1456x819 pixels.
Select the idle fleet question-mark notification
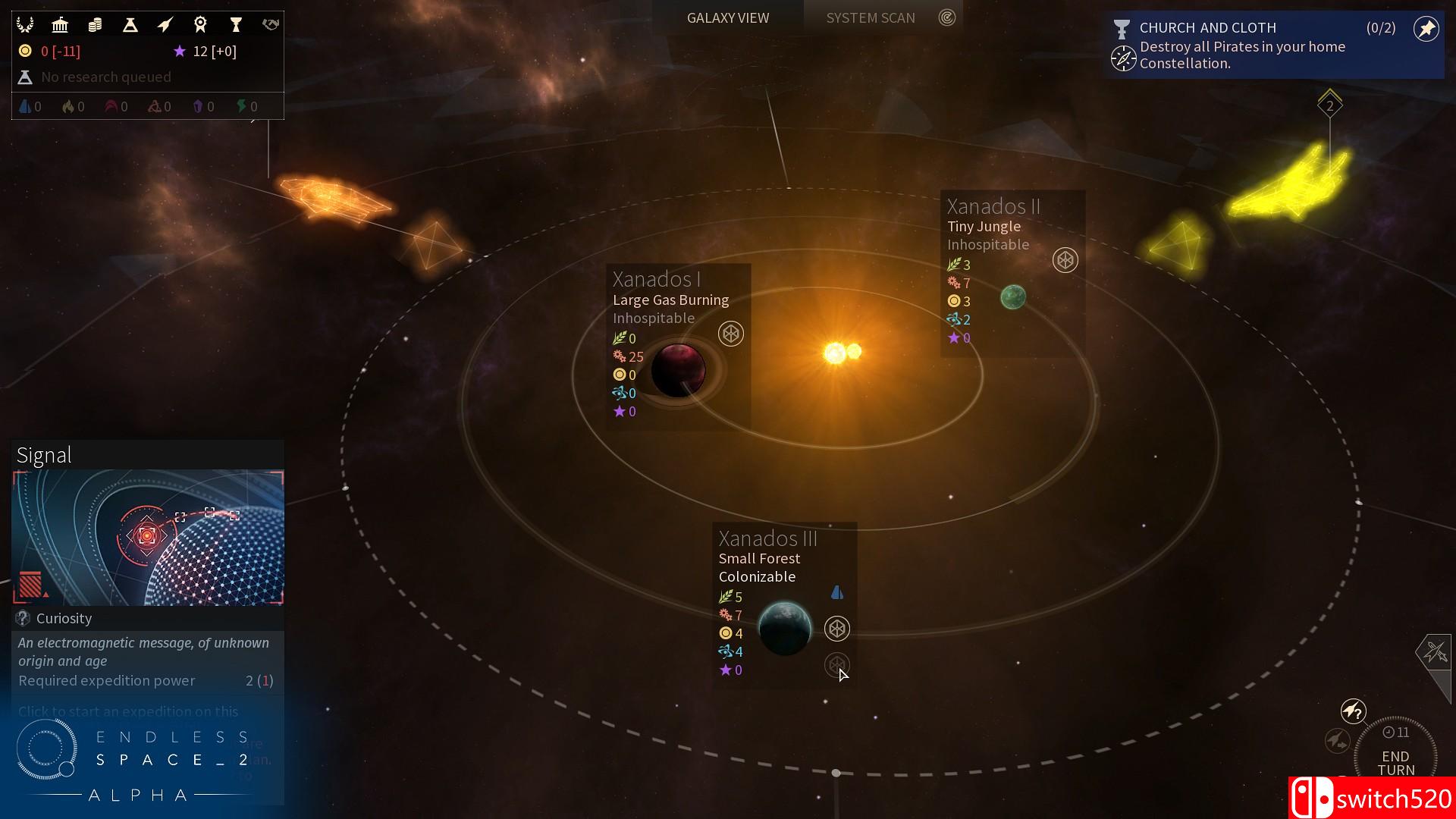pyautogui.click(x=1353, y=711)
